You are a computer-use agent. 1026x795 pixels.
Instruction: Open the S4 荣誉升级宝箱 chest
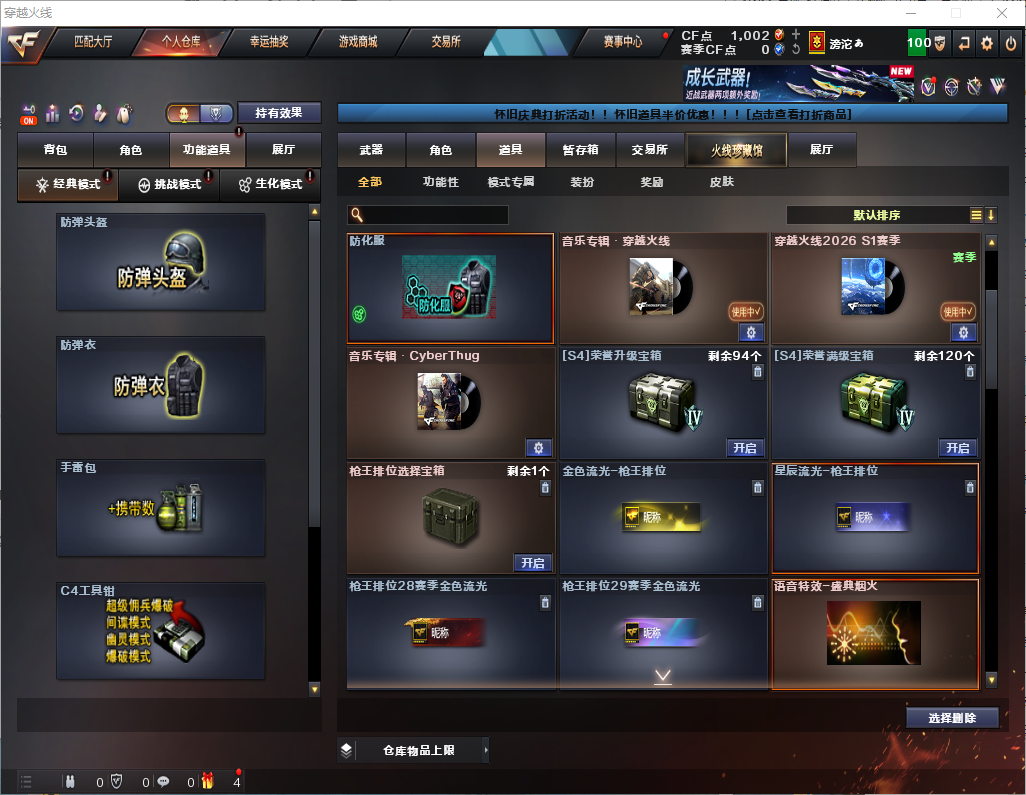coord(745,448)
